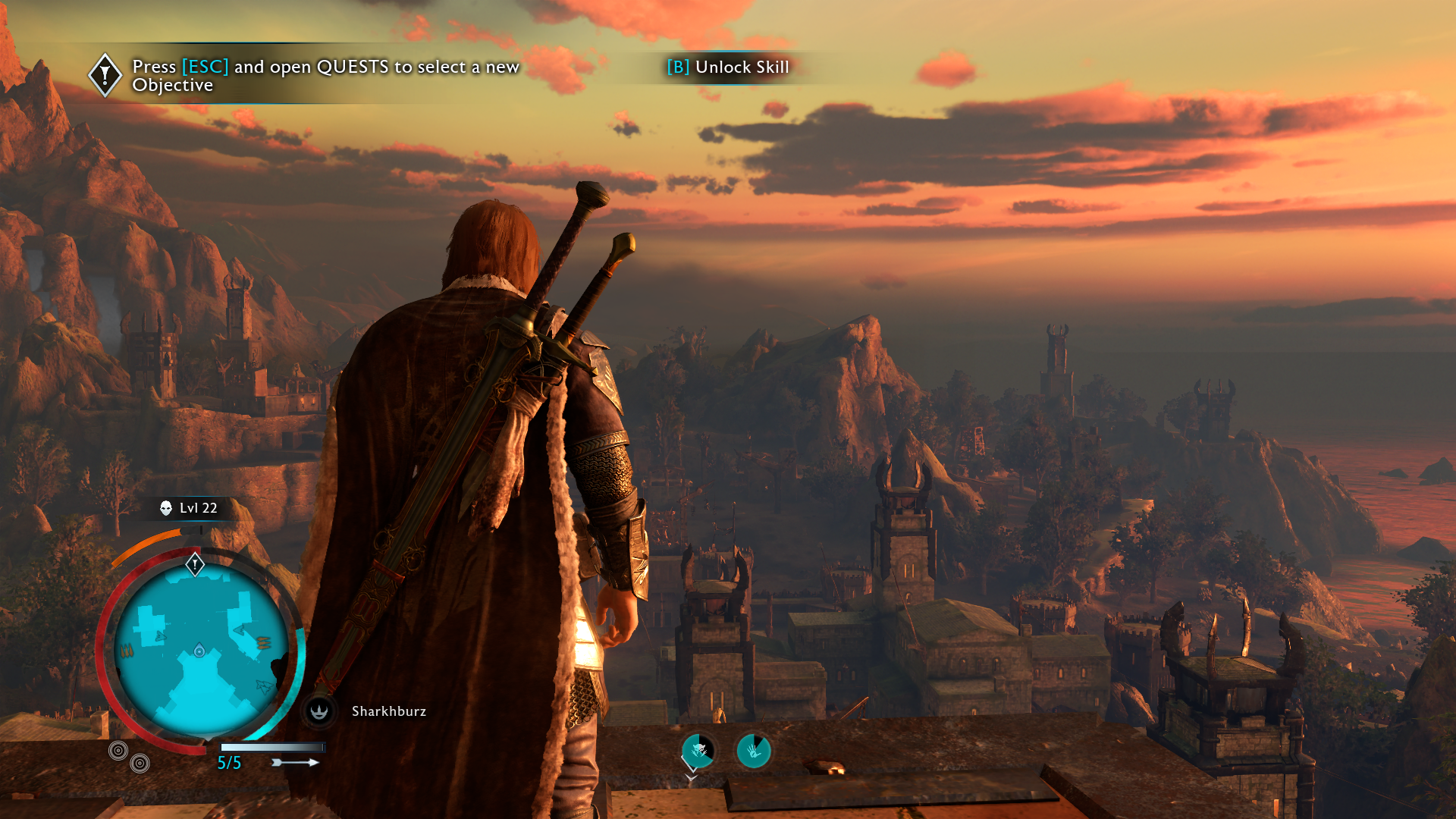Image resolution: width=1456 pixels, height=819 pixels.
Task: Select the Unlock Skill notification
Action: (728, 67)
